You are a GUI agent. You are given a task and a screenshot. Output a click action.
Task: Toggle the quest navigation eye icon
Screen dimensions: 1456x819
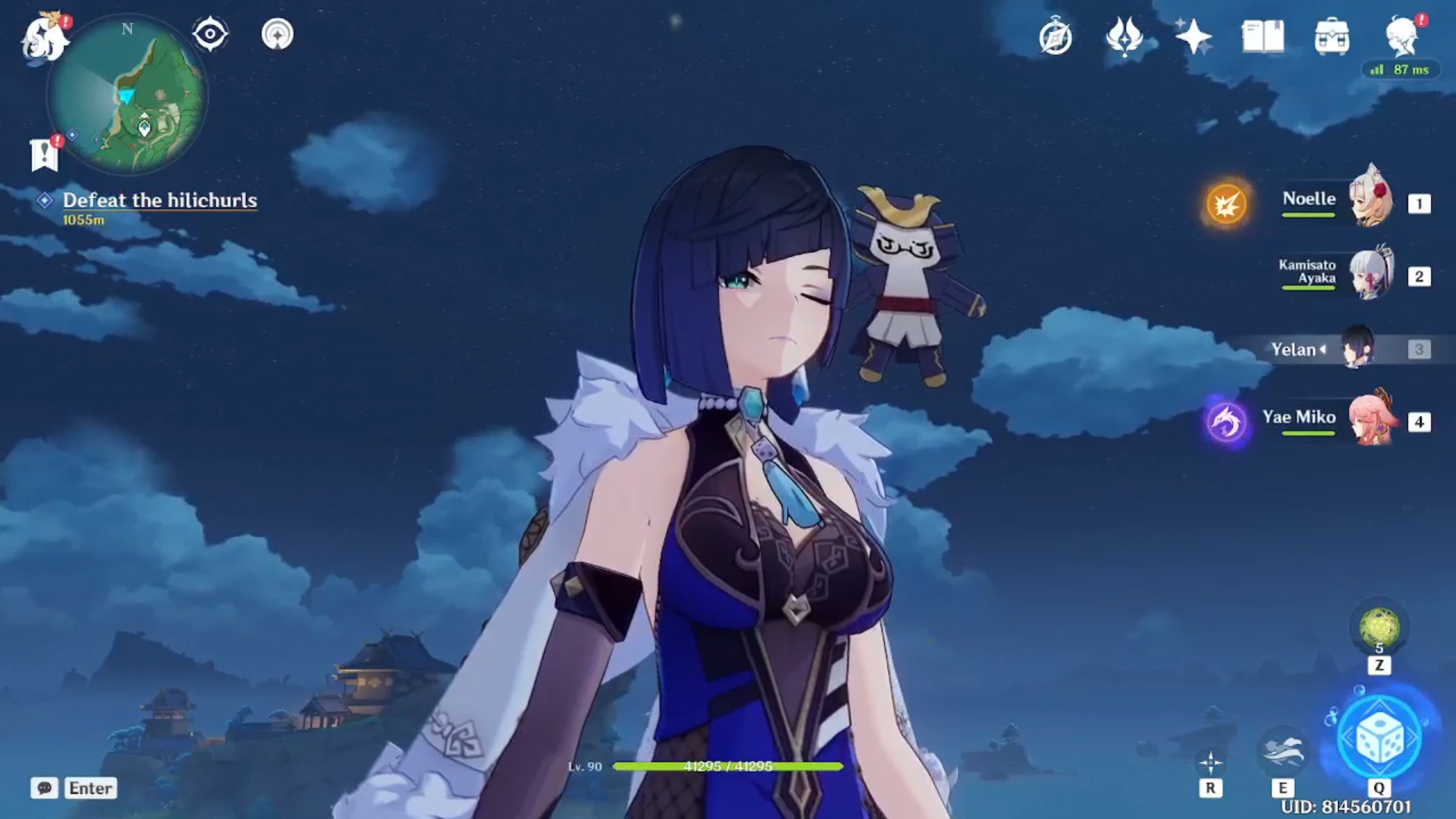point(210,34)
